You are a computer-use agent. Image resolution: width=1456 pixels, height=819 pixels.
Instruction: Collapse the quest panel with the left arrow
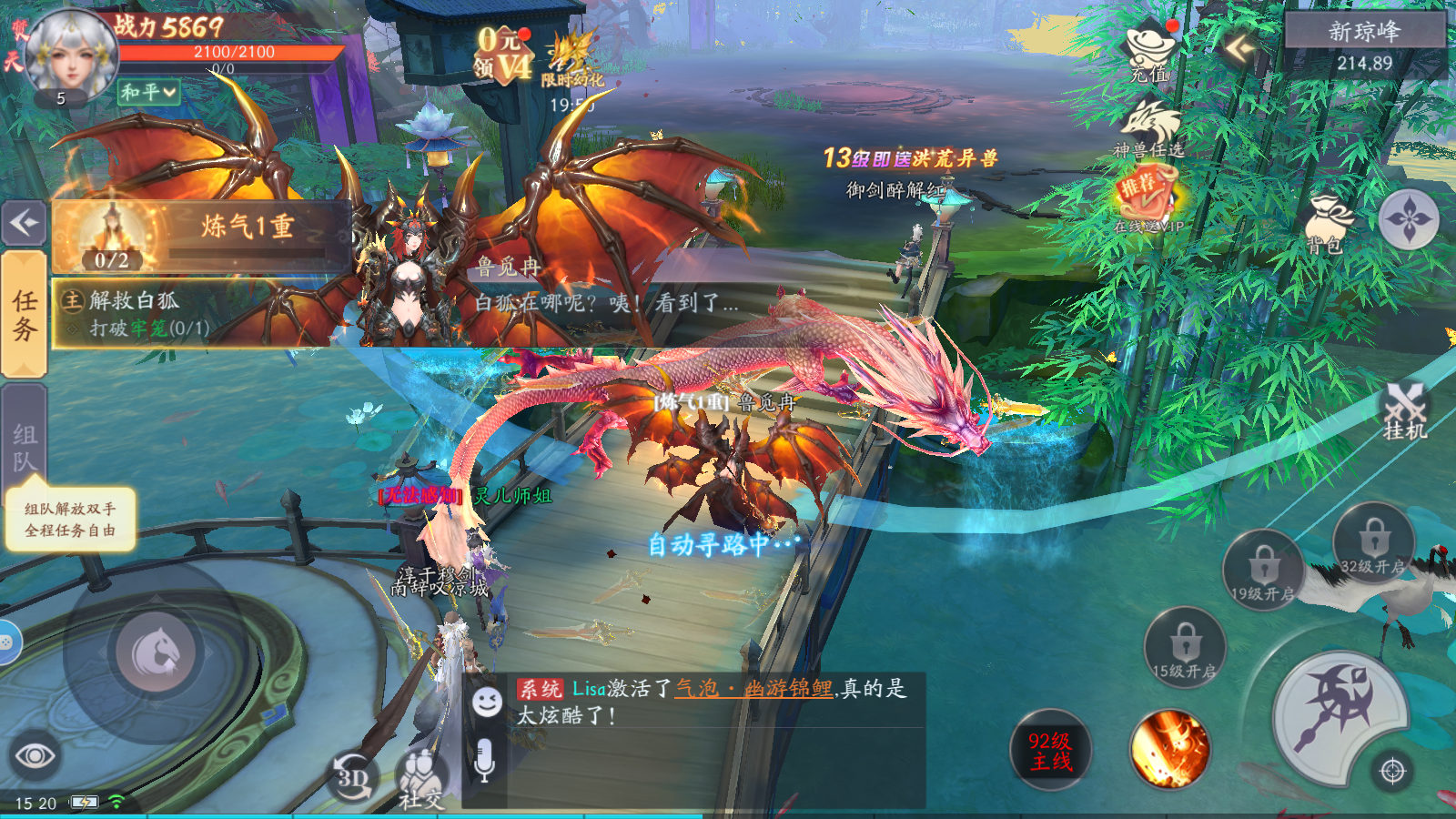tap(23, 222)
